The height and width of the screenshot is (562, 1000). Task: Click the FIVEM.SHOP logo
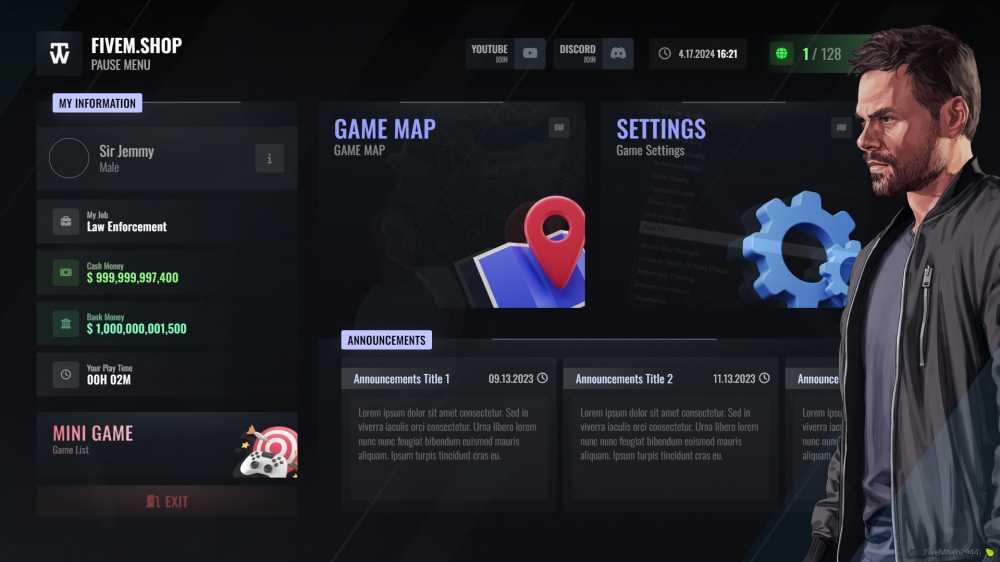[60, 53]
